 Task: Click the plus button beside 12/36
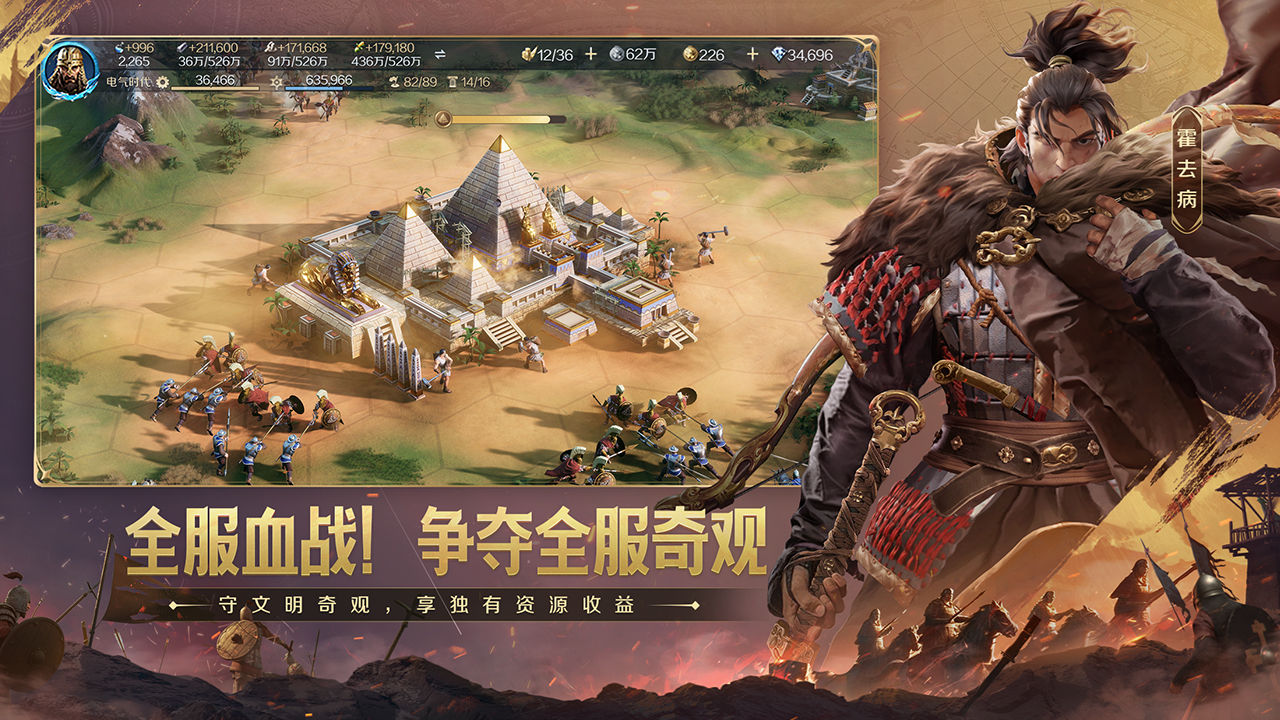[591, 53]
